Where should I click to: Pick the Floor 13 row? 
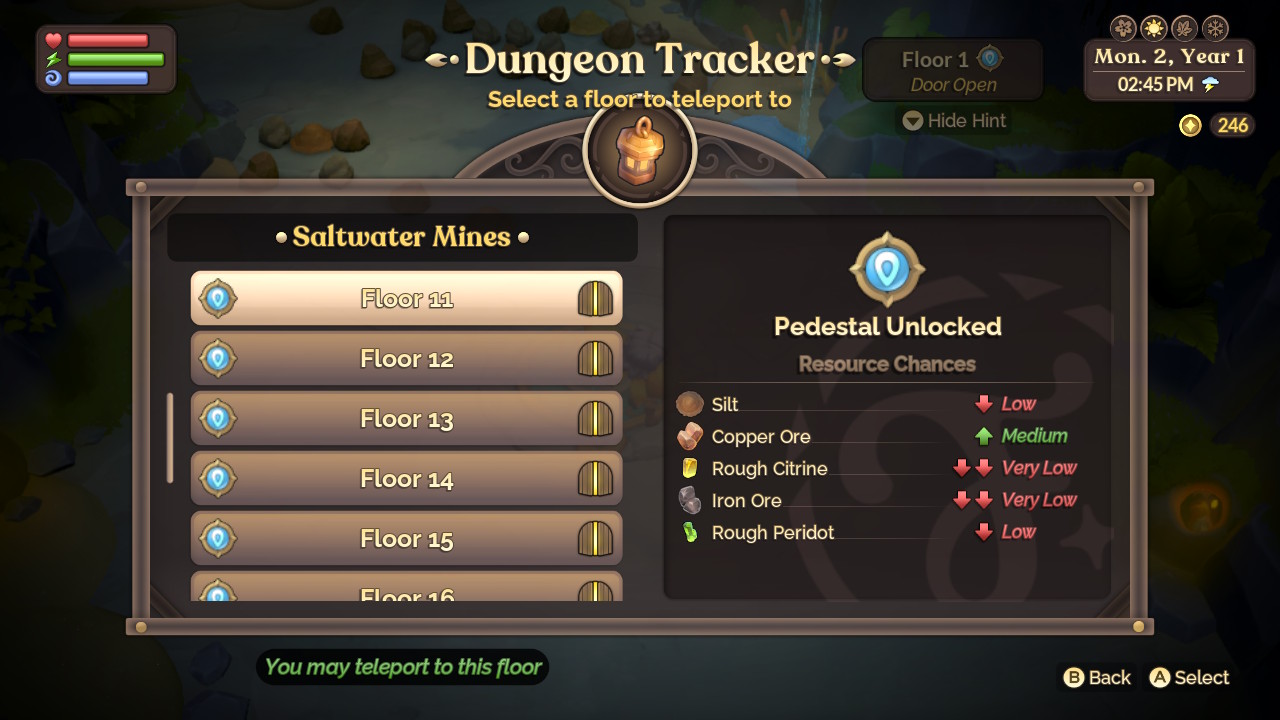(406, 419)
